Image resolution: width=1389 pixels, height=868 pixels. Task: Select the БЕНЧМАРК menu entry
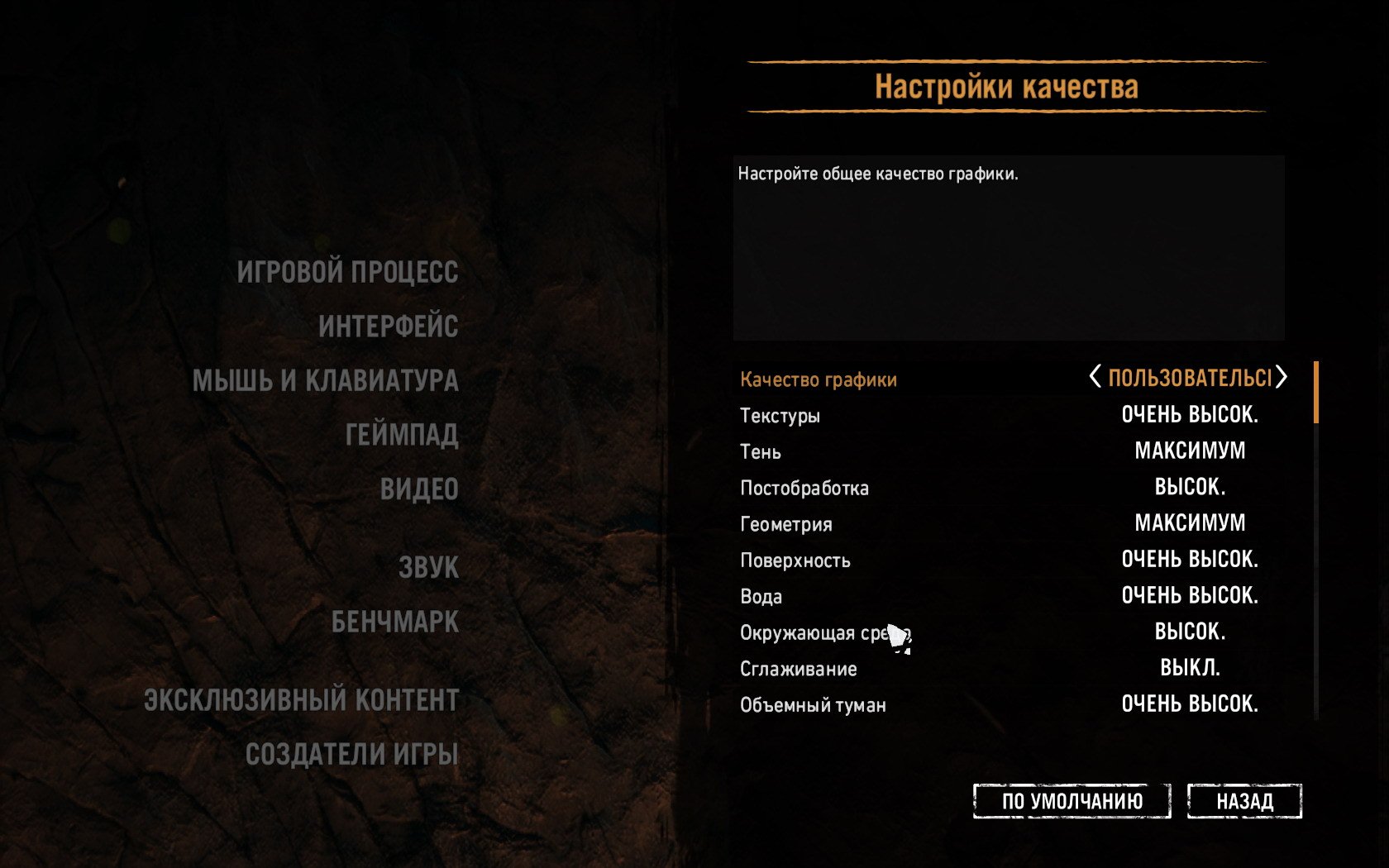394,622
